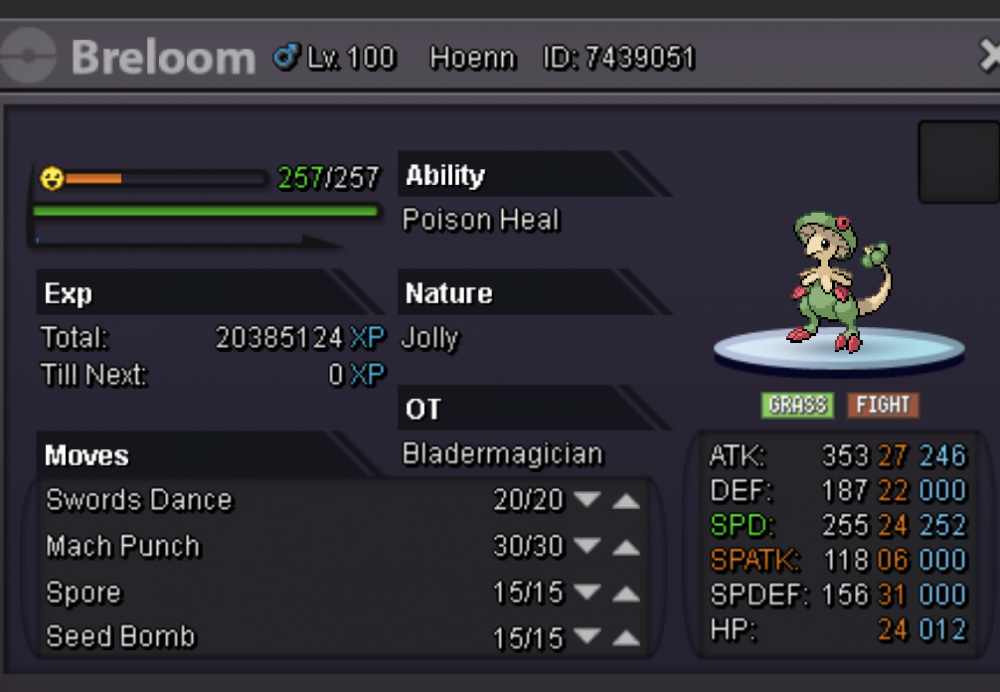
Task: Move Swords Dance up in move order
Action: (x=626, y=500)
